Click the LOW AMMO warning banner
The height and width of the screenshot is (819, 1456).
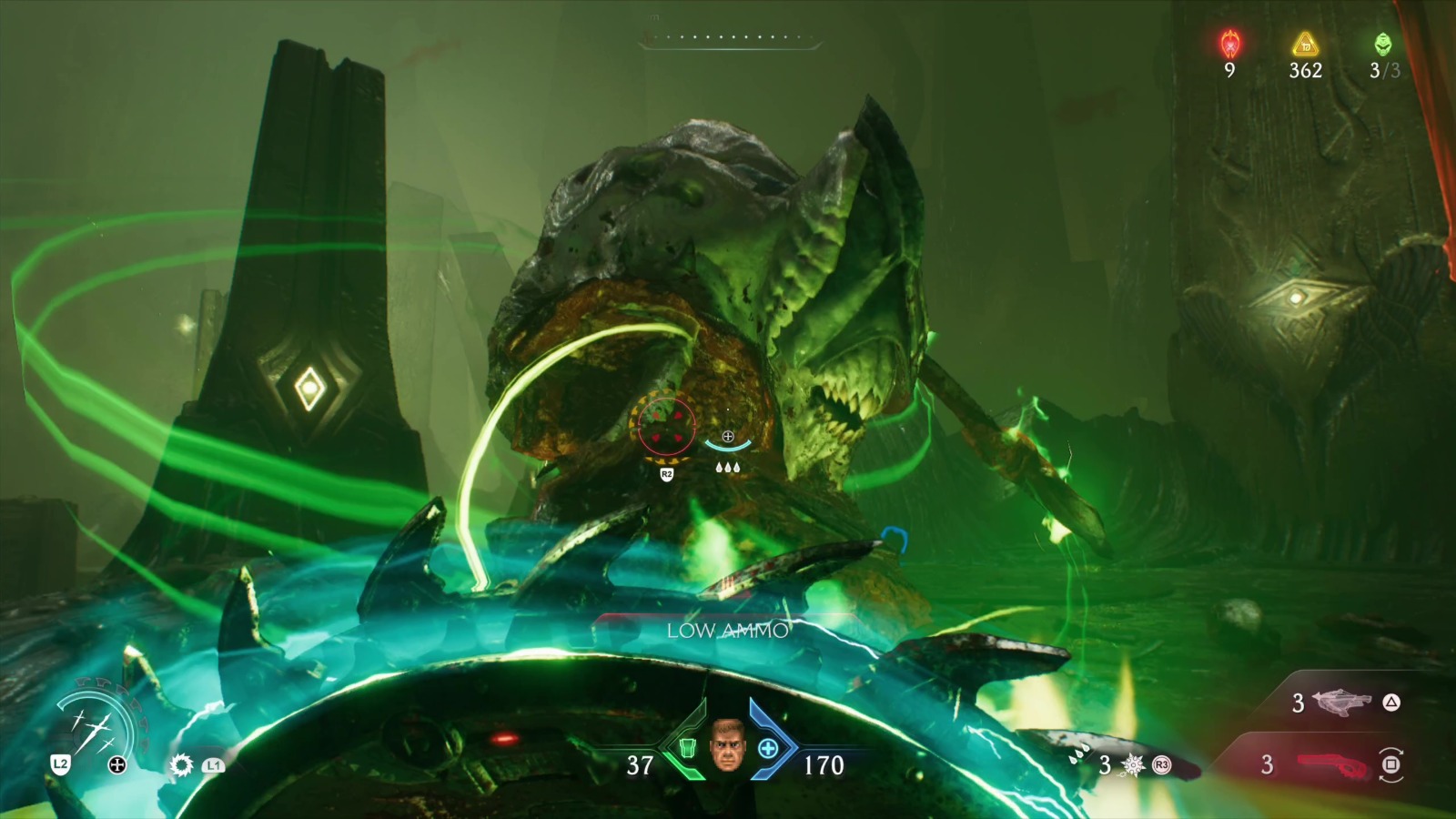(x=725, y=631)
